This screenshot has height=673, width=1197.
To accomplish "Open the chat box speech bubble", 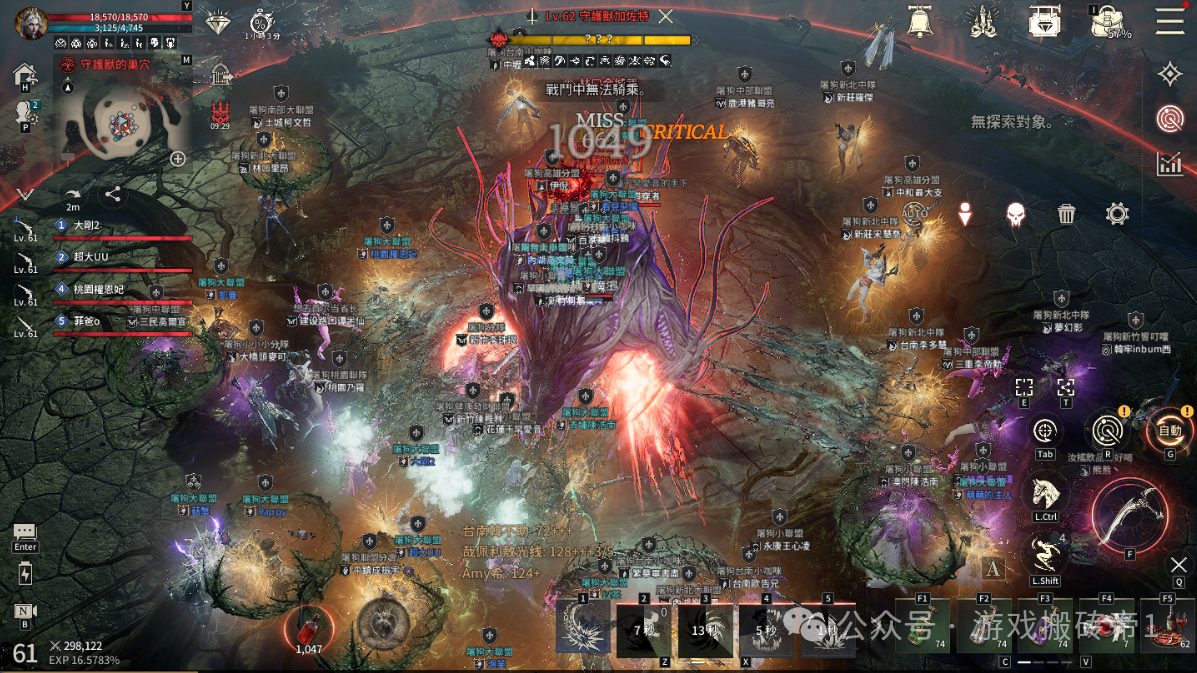I will 25,533.
